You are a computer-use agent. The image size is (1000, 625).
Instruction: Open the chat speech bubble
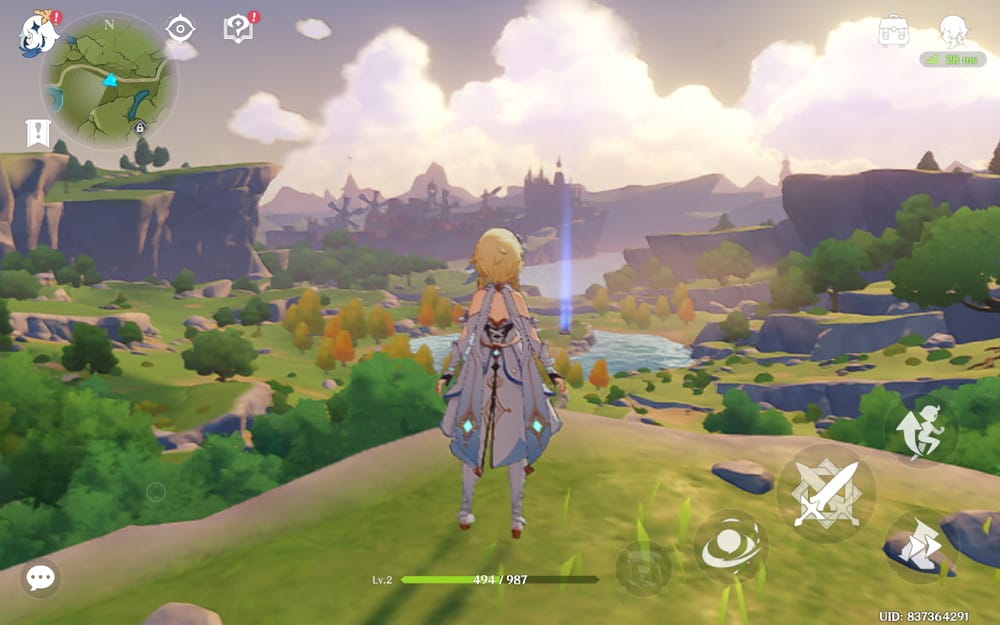[x=40, y=577]
